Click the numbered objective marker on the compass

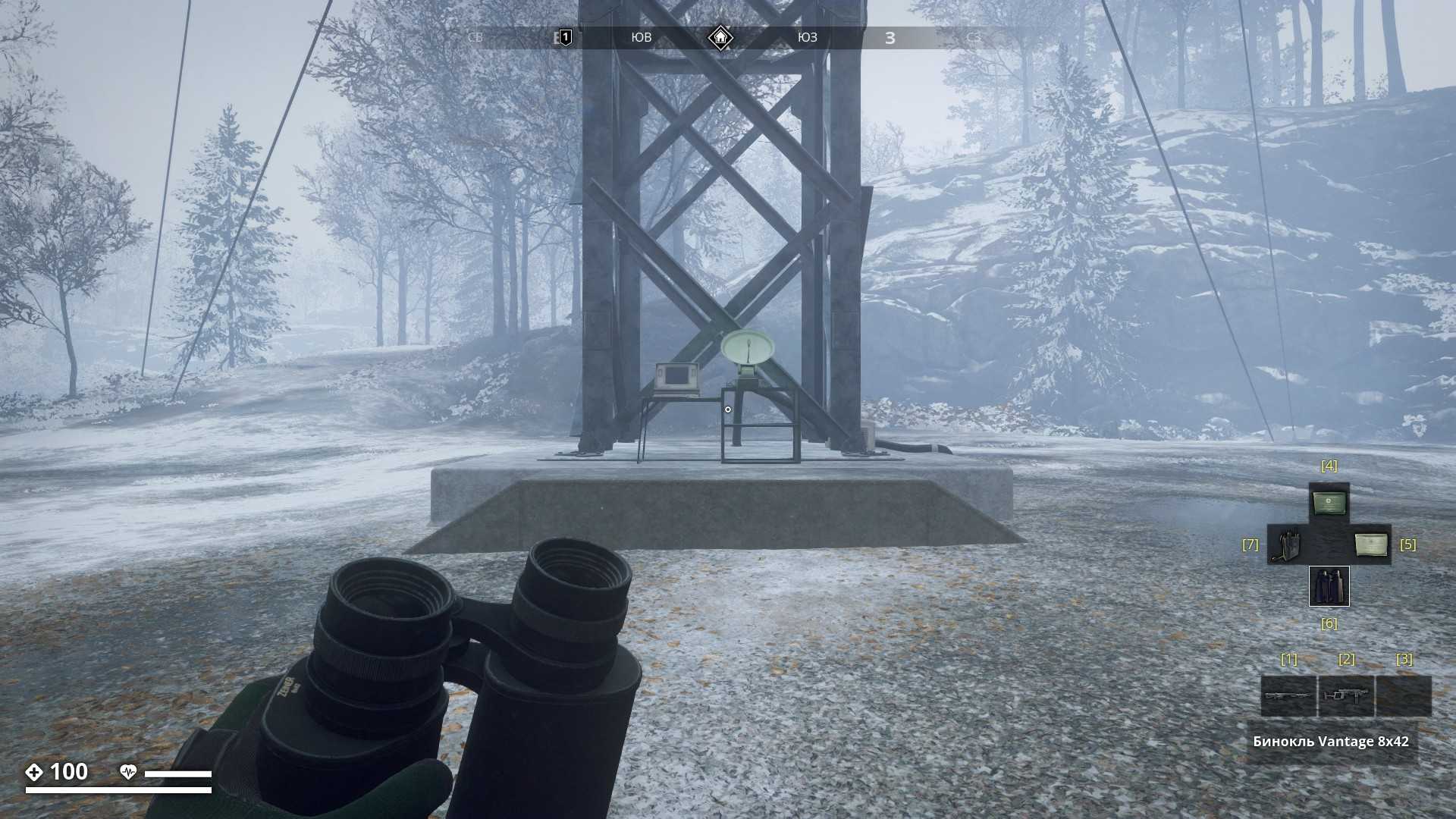565,37
